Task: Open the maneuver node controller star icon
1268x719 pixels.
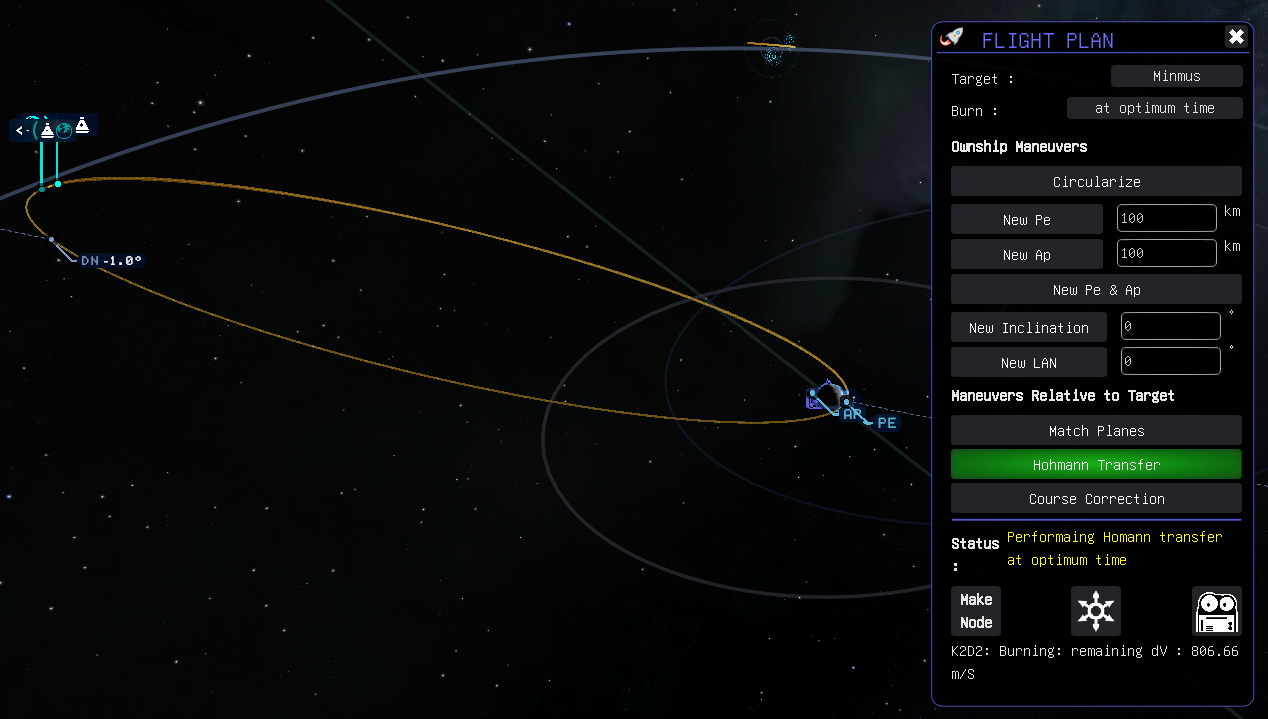Action: coord(1096,611)
